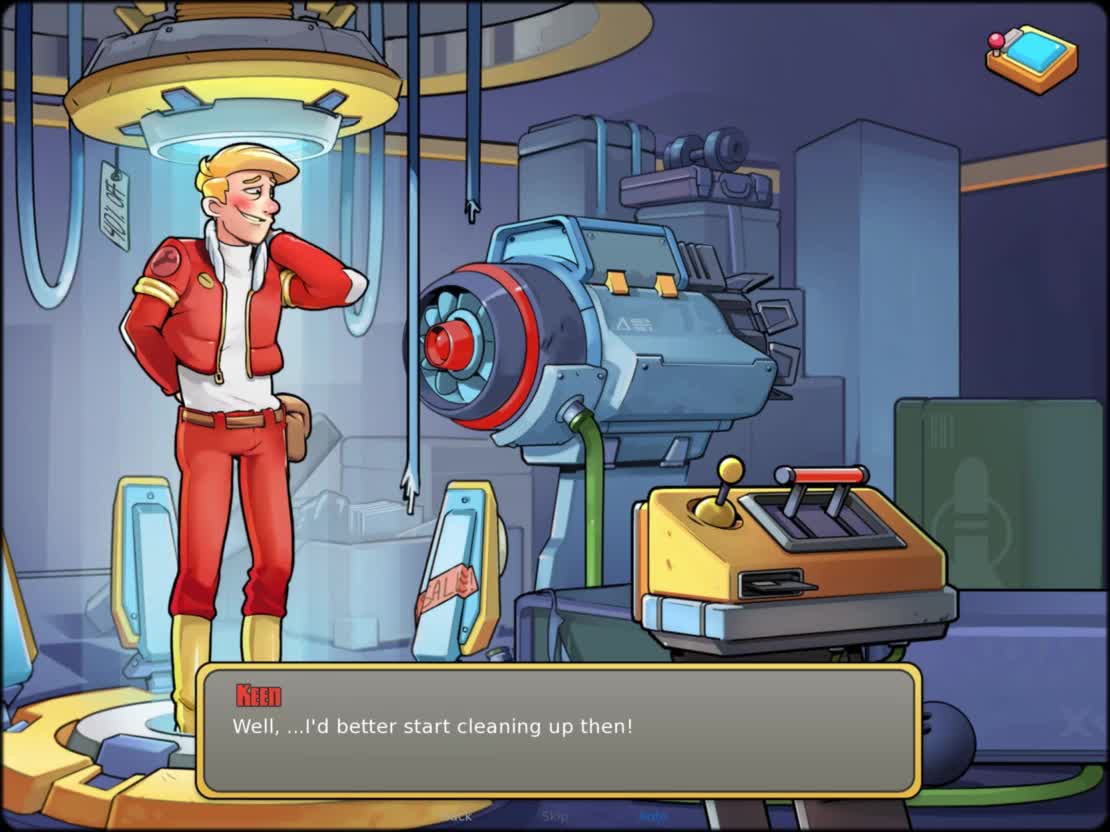1110x832 pixels.
Task: Go Back to the previous line
Action: tap(459, 816)
